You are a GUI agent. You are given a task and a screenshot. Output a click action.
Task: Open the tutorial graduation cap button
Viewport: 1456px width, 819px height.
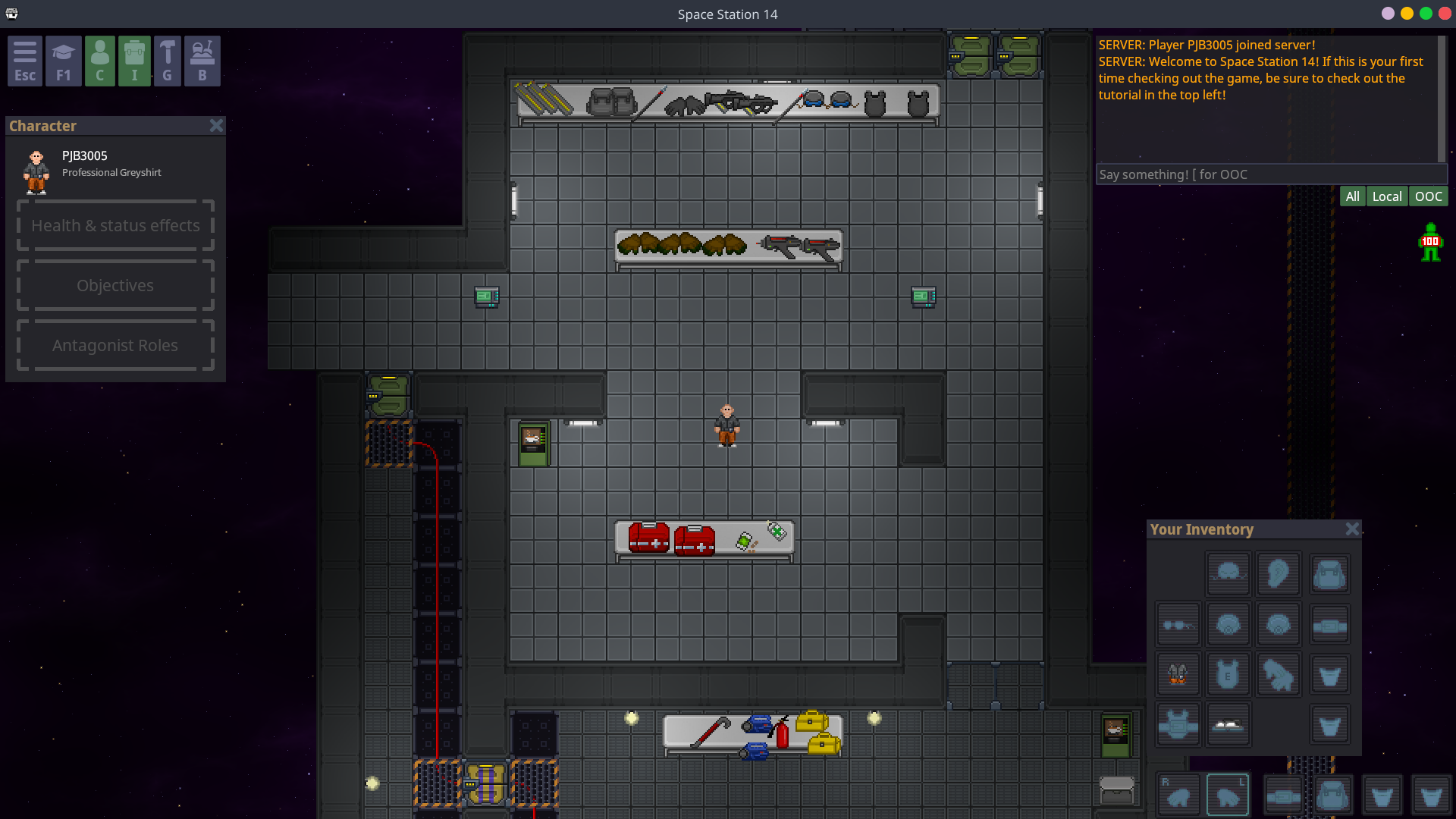tap(63, 61)
